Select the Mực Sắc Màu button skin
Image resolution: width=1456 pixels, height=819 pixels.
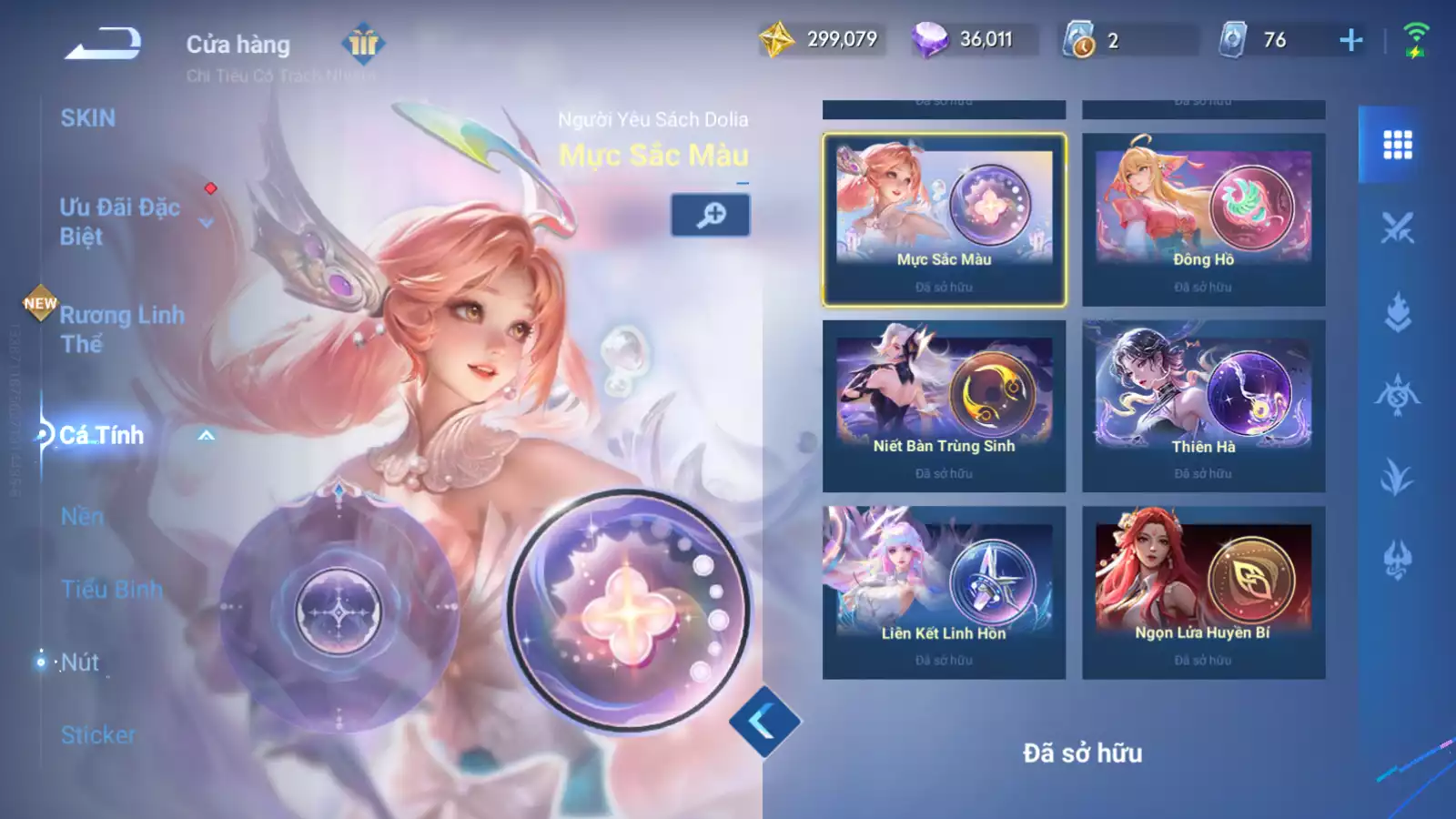tap(944, 219)
